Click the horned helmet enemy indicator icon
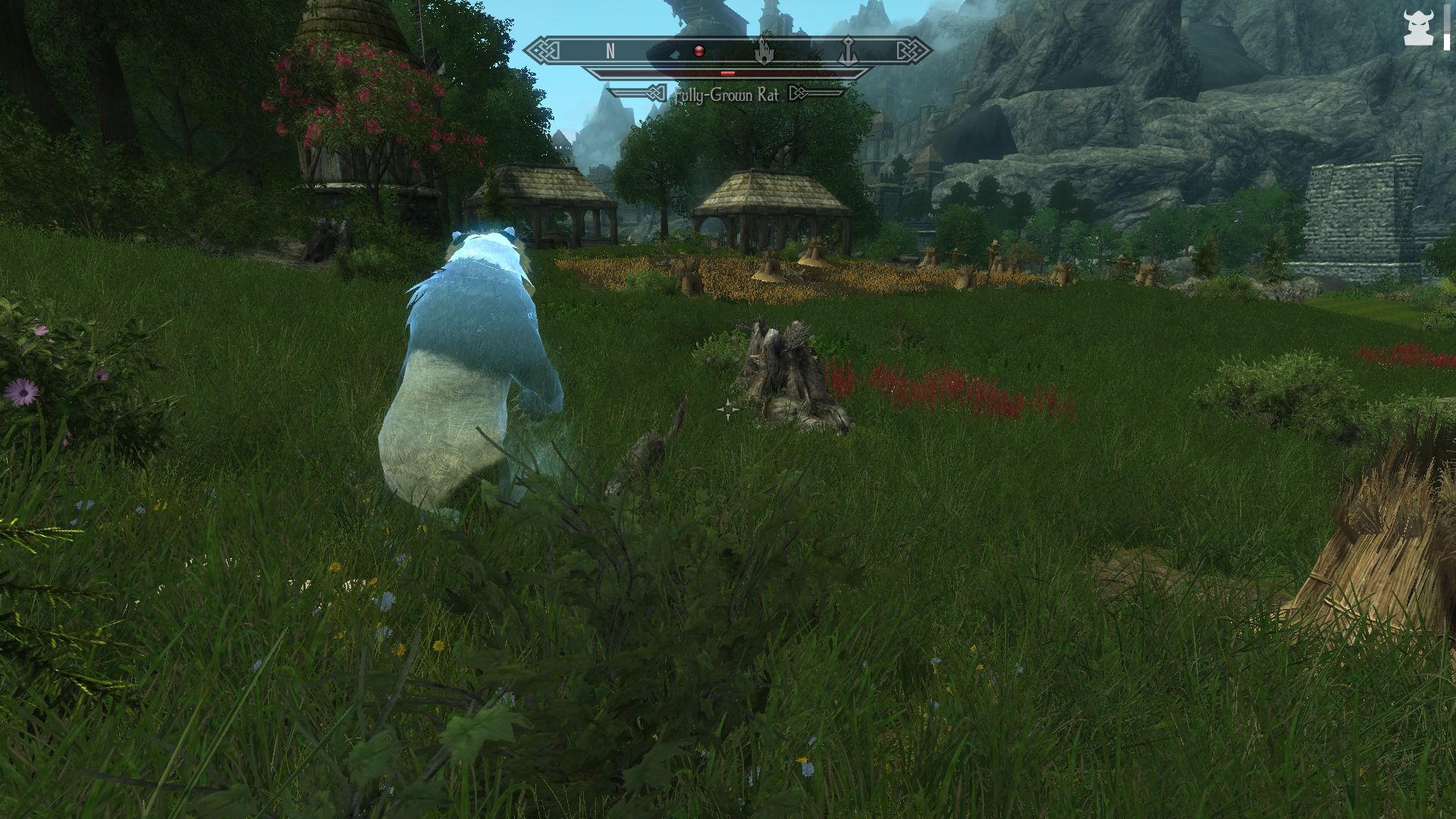The height and width of the screenshot is (819, 1456). (1419, 27)
